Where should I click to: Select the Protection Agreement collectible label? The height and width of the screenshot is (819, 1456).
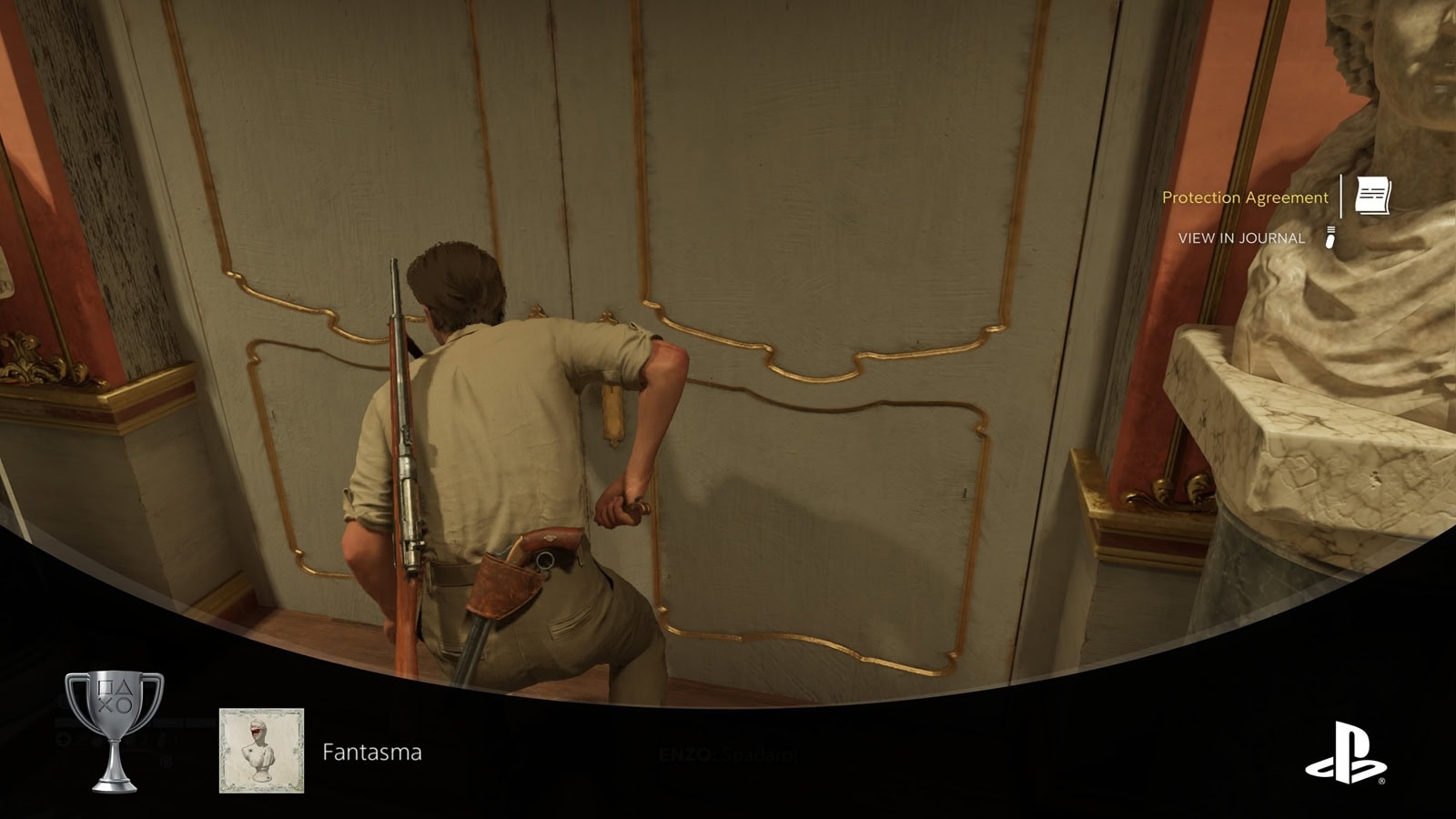pyautogui.click(x=1244, y=197)
